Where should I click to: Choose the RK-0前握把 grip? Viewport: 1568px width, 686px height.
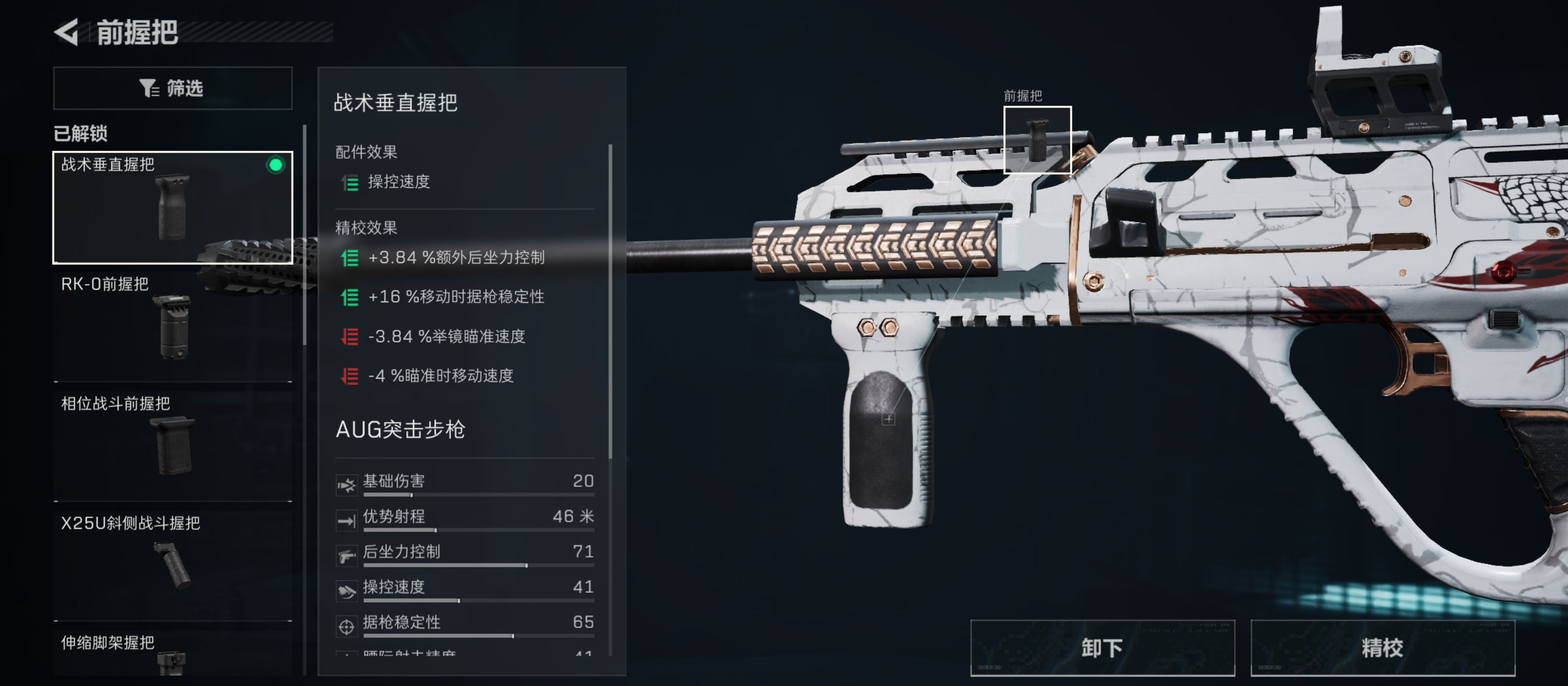tap(172, 326)
